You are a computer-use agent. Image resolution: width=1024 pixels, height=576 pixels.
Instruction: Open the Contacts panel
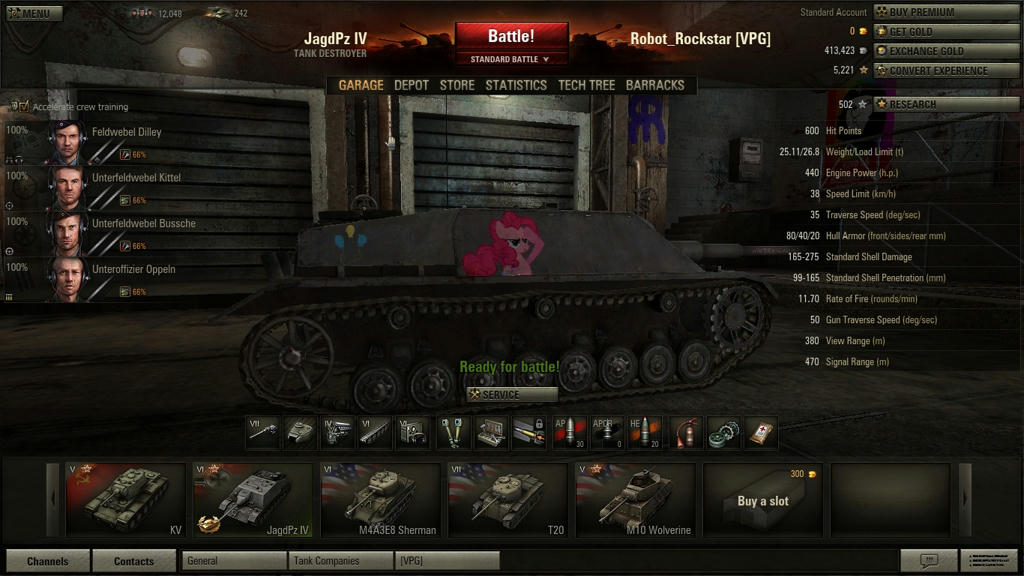134,561
